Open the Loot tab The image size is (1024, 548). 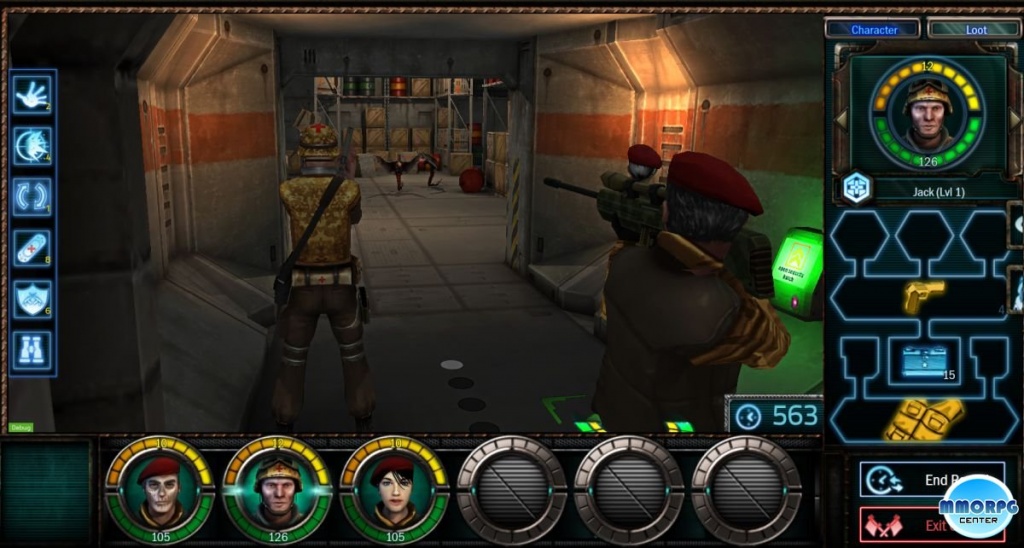coord(974,29)
